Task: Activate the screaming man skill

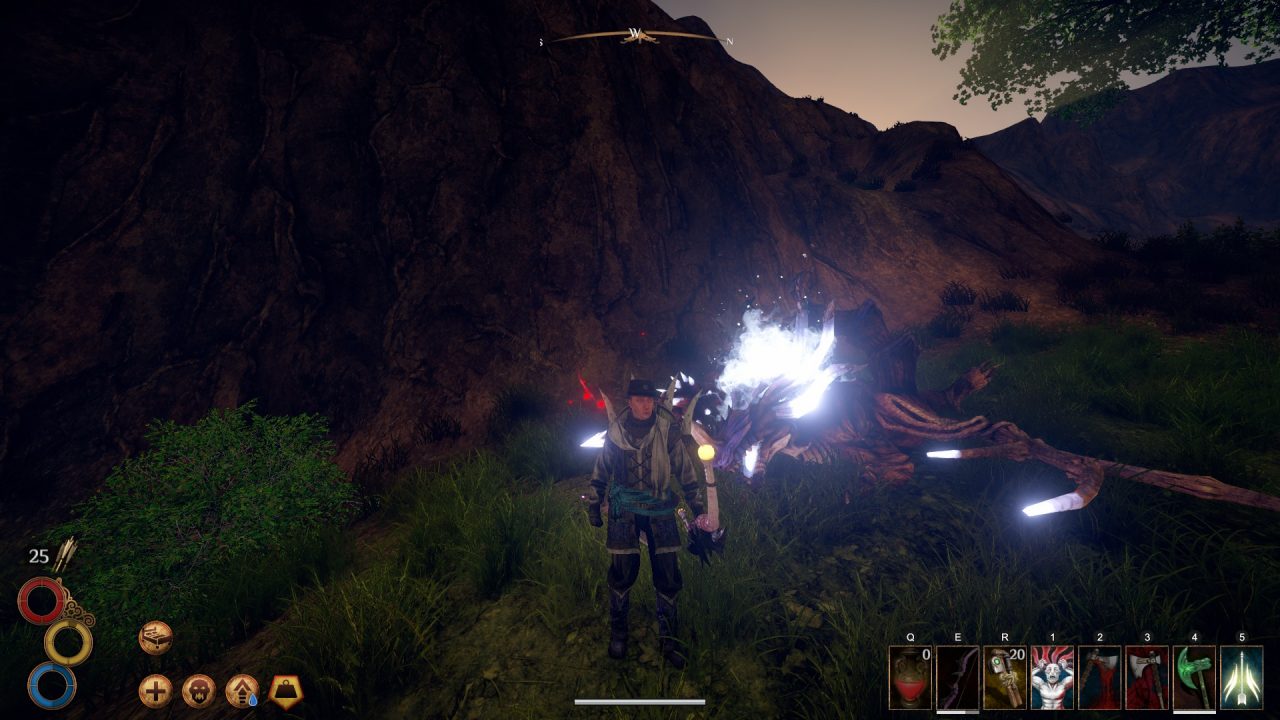Action: point(1052,677)
